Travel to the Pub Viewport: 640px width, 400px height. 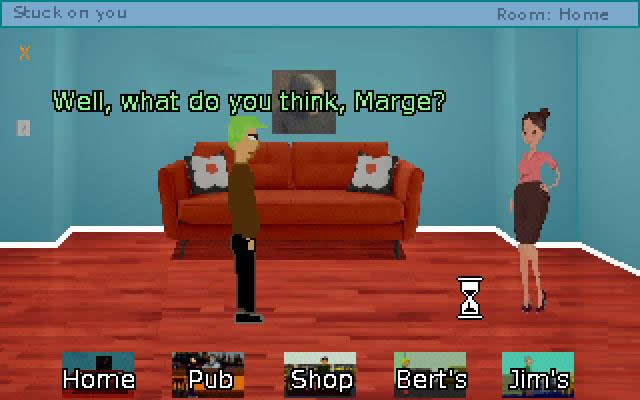click(x=208, y=374)
